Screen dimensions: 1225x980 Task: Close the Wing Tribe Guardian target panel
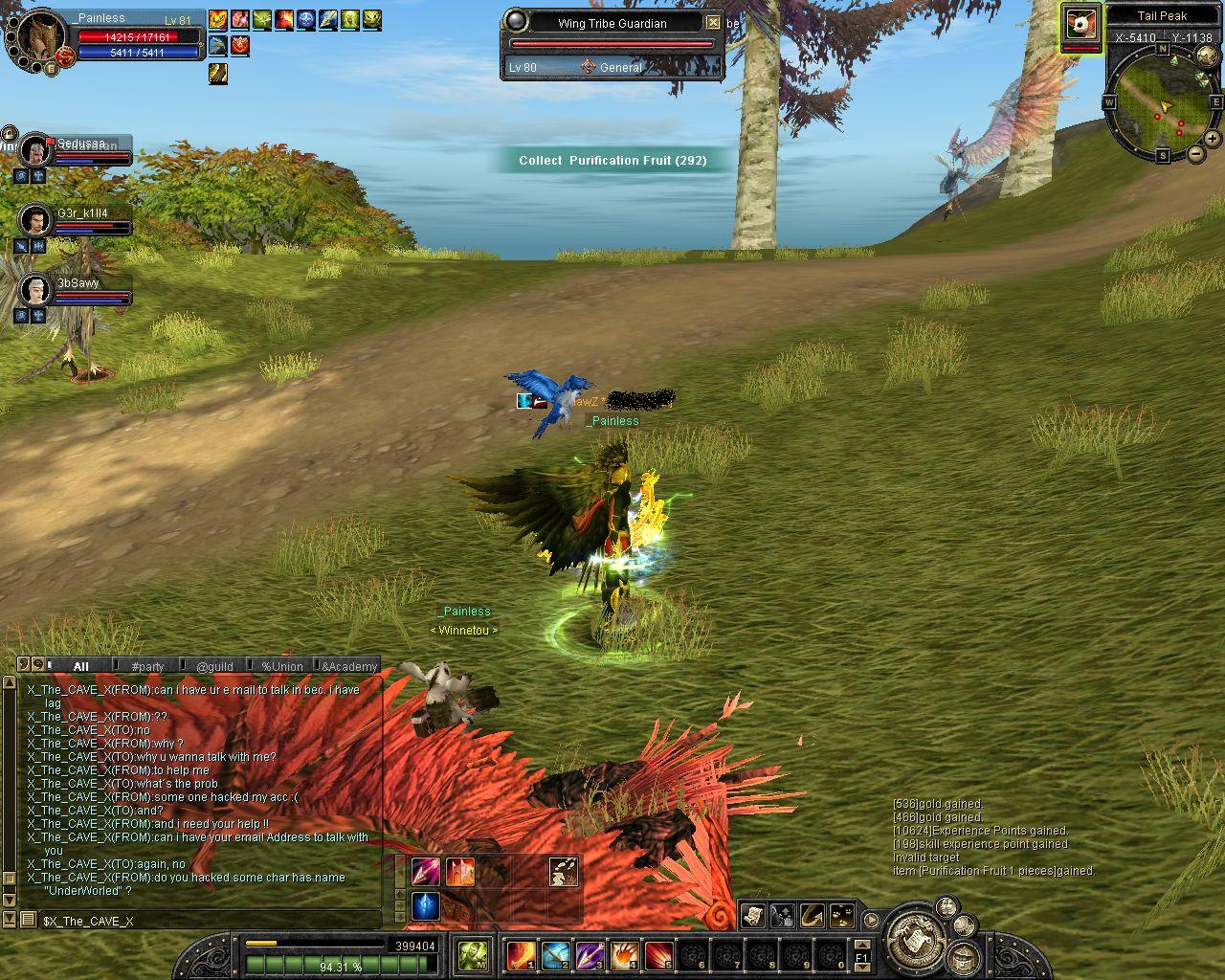tap(713, 23)
